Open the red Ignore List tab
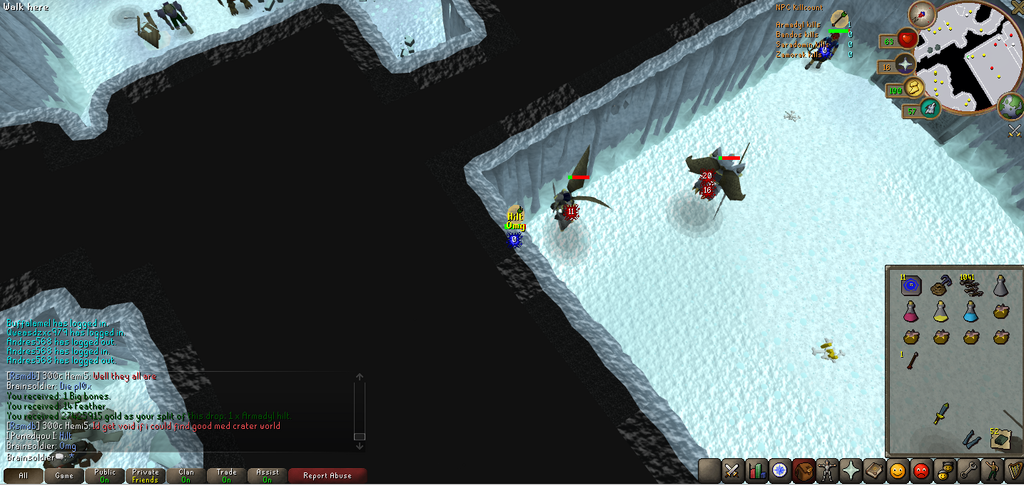Image resolution: width=1024 pixels, height=486 pixels. point(920,470)
